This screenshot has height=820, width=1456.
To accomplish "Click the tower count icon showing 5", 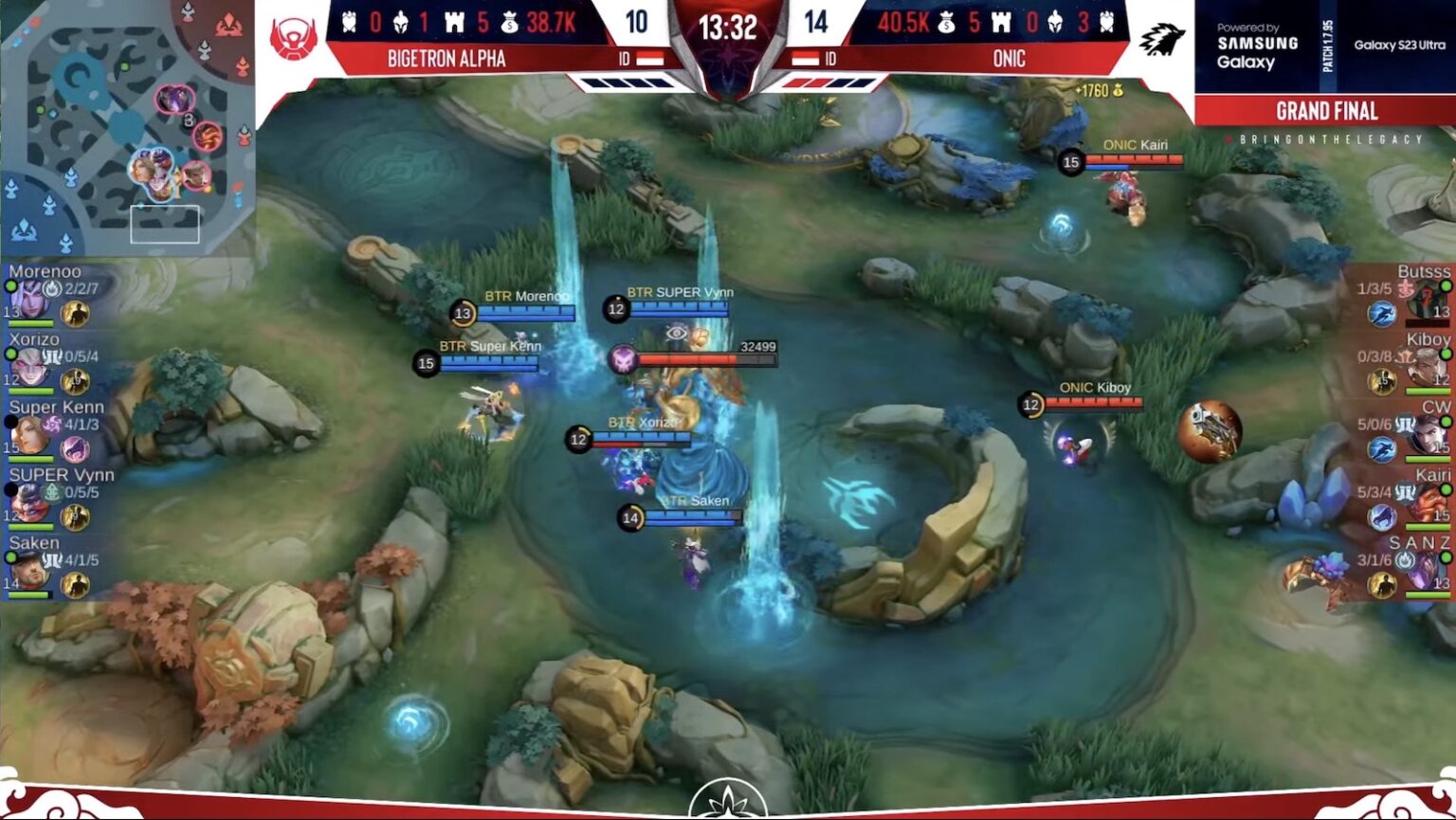I will coord(455,24).
